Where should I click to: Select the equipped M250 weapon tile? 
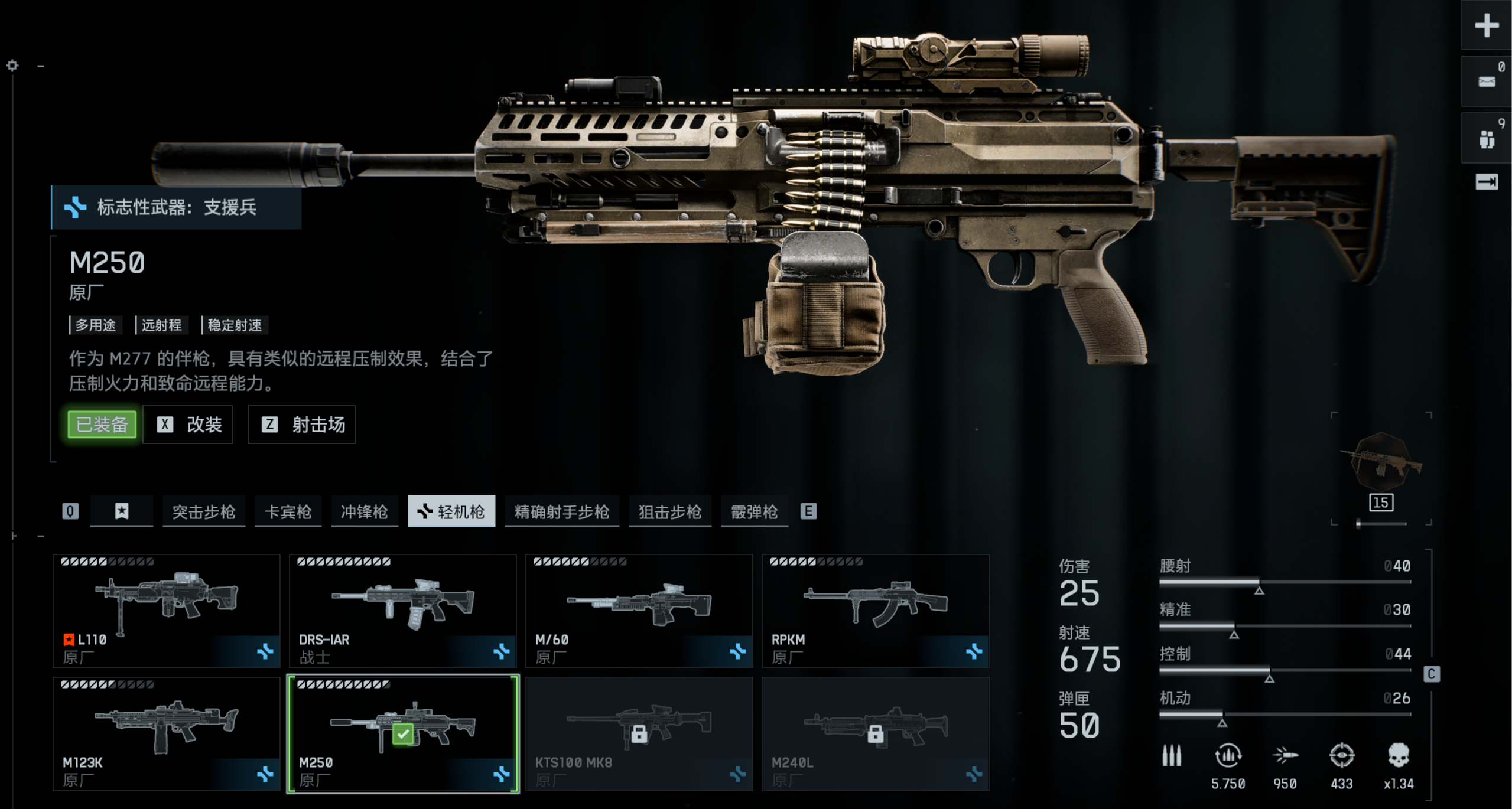403,733
